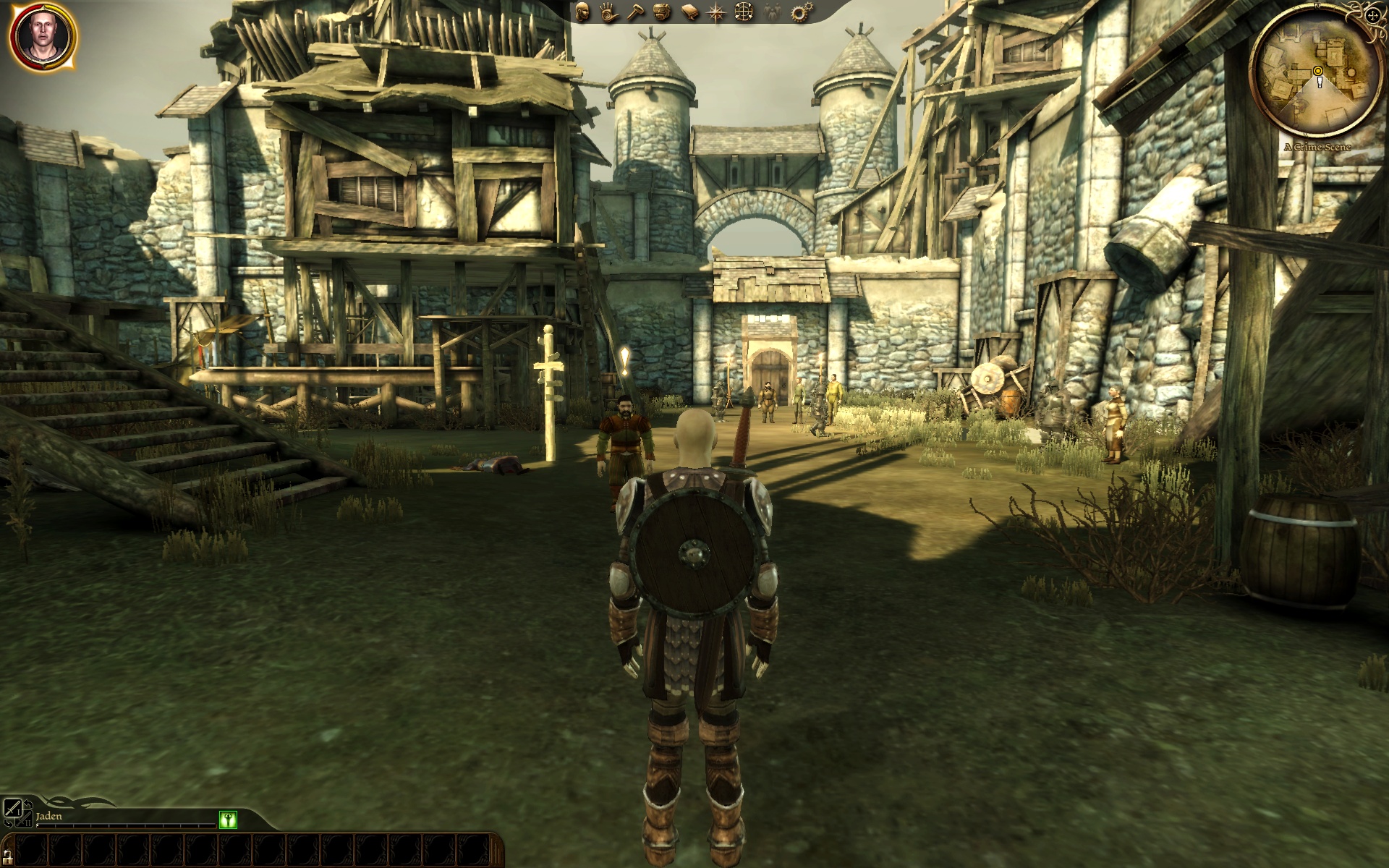Open the character record head icon
The width and height of the screenshot is (1389, 868).
582,12
